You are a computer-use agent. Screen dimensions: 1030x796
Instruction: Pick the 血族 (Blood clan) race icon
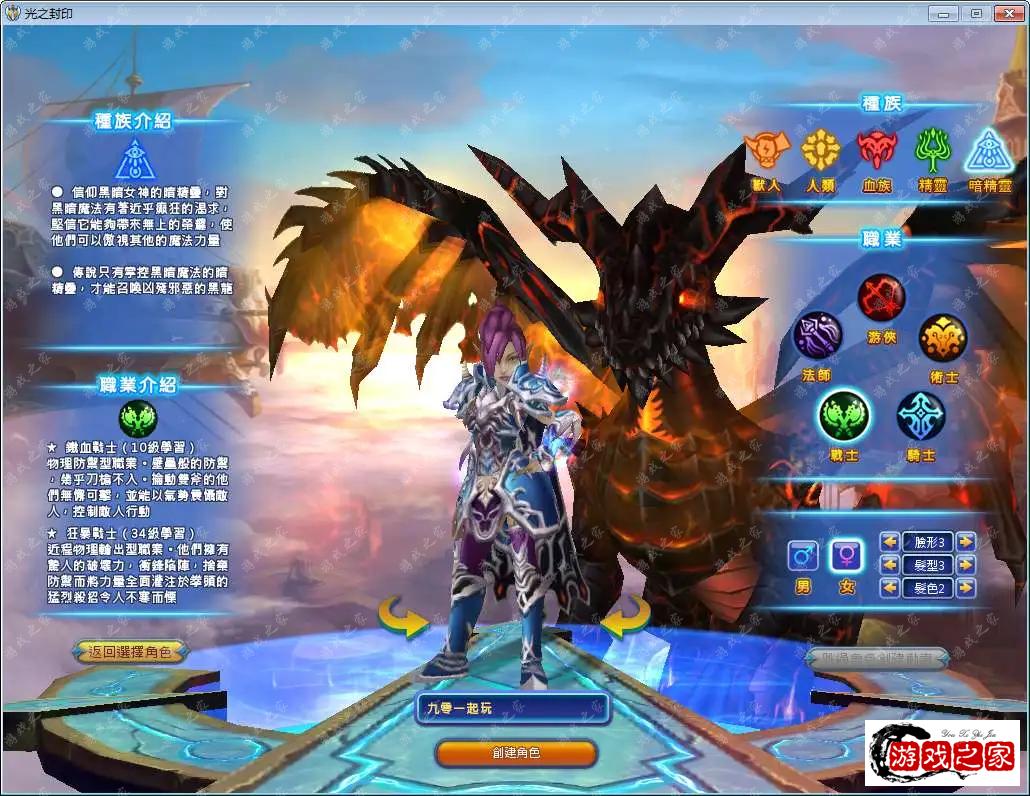877,150
